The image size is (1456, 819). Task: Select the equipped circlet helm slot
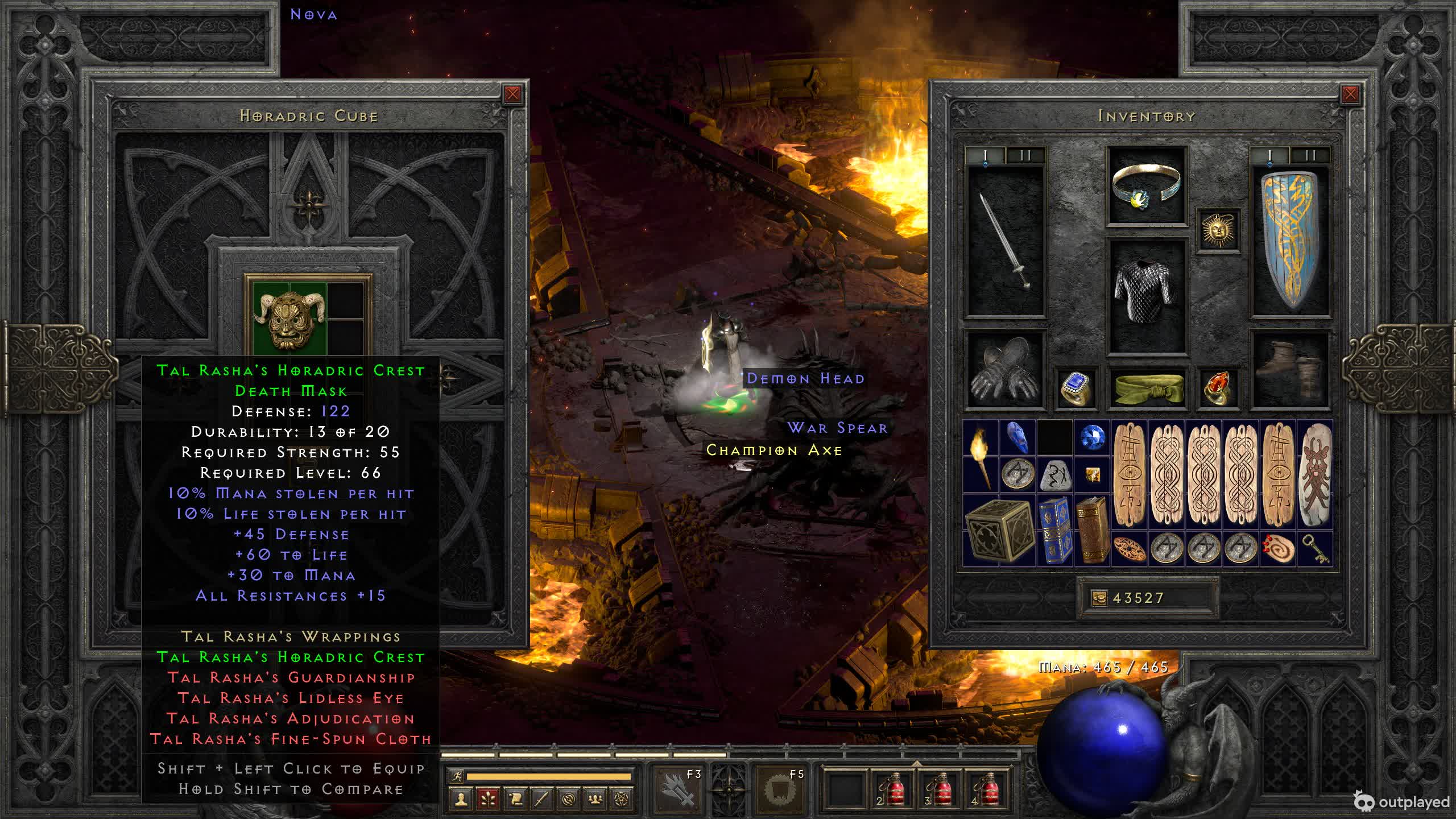1147,186
